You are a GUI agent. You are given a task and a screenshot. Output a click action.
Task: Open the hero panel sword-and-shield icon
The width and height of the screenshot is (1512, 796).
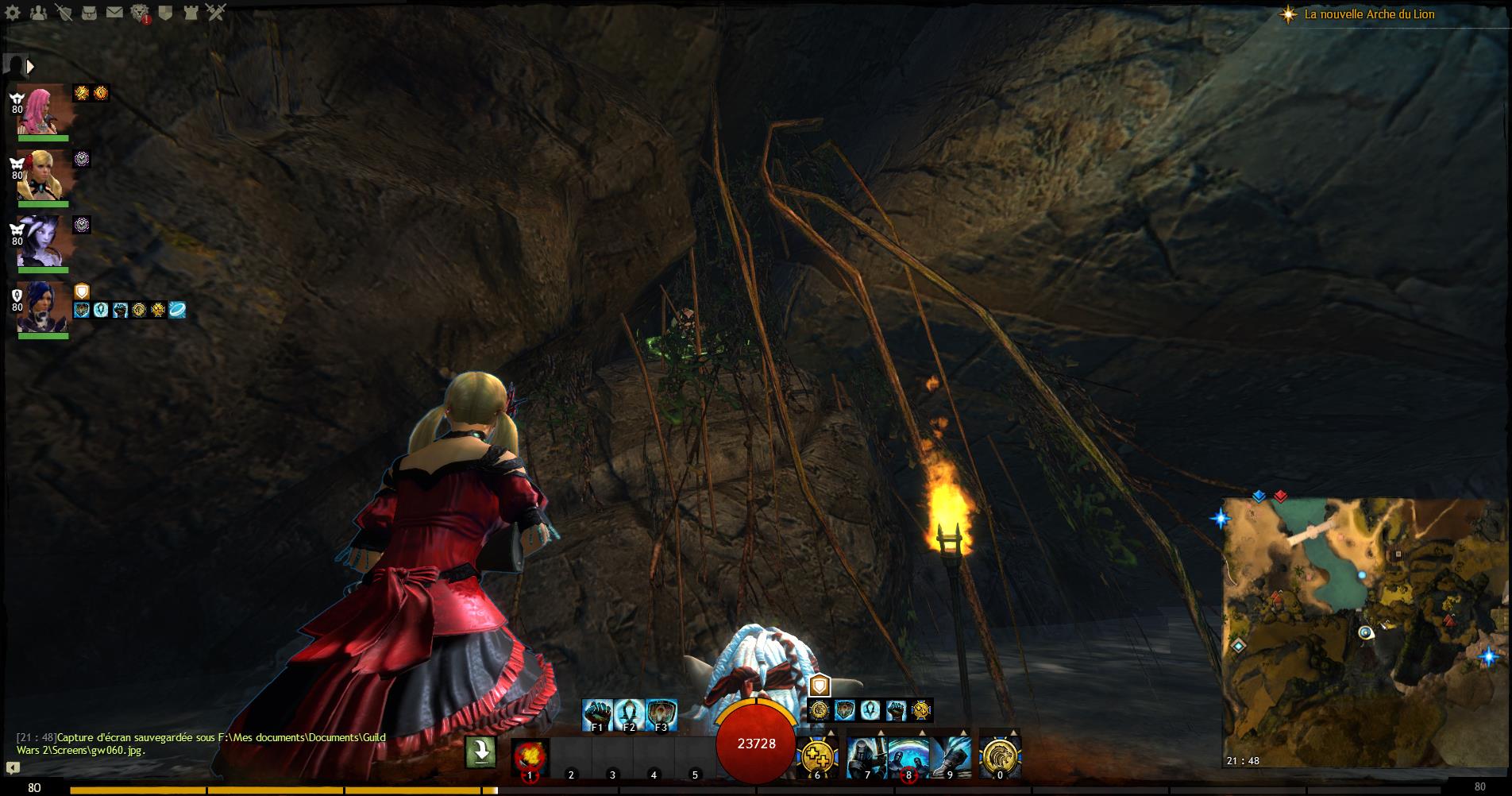tap(65, 13)
